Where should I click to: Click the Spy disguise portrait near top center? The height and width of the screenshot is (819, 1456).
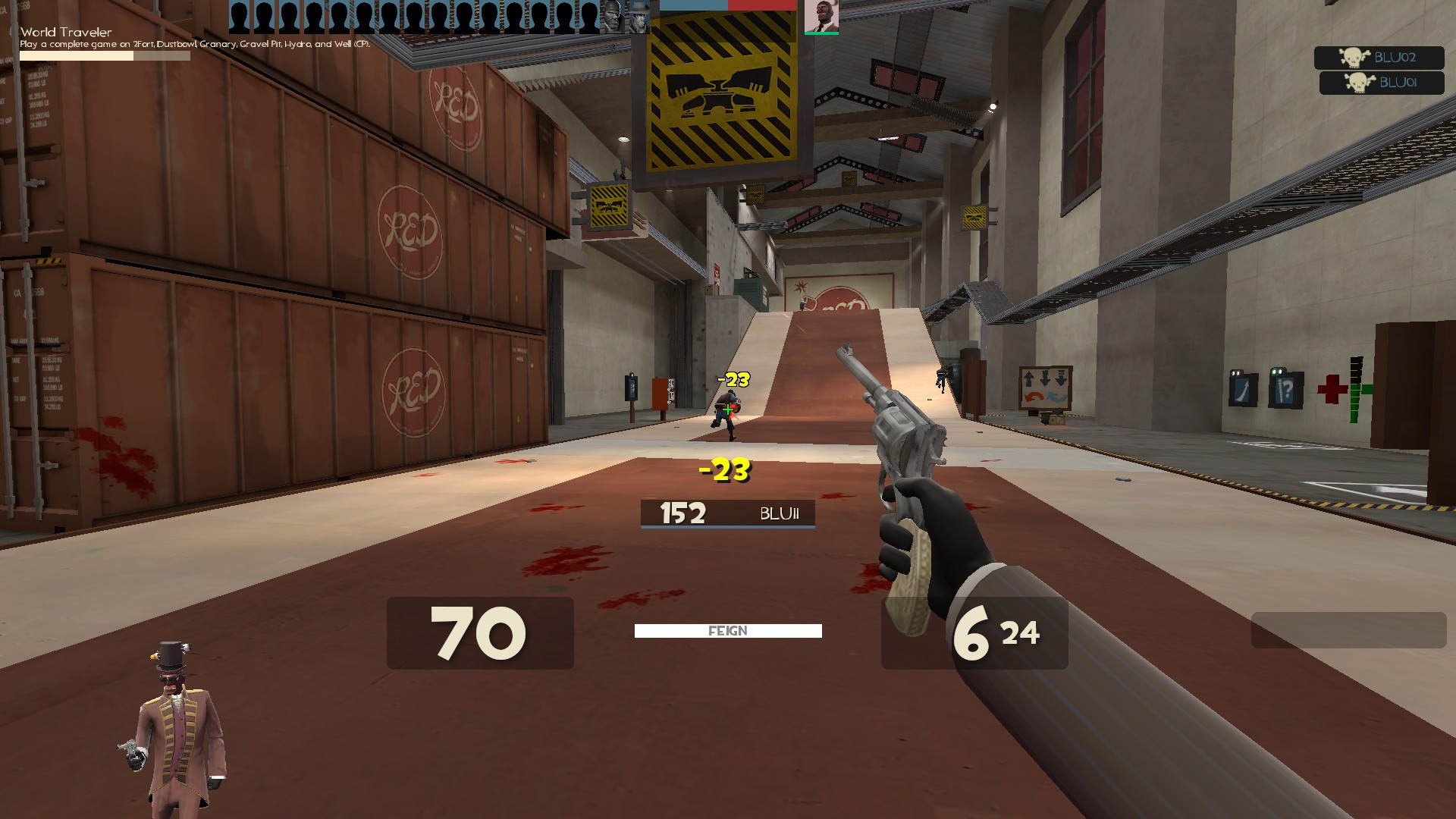[821, 17]
